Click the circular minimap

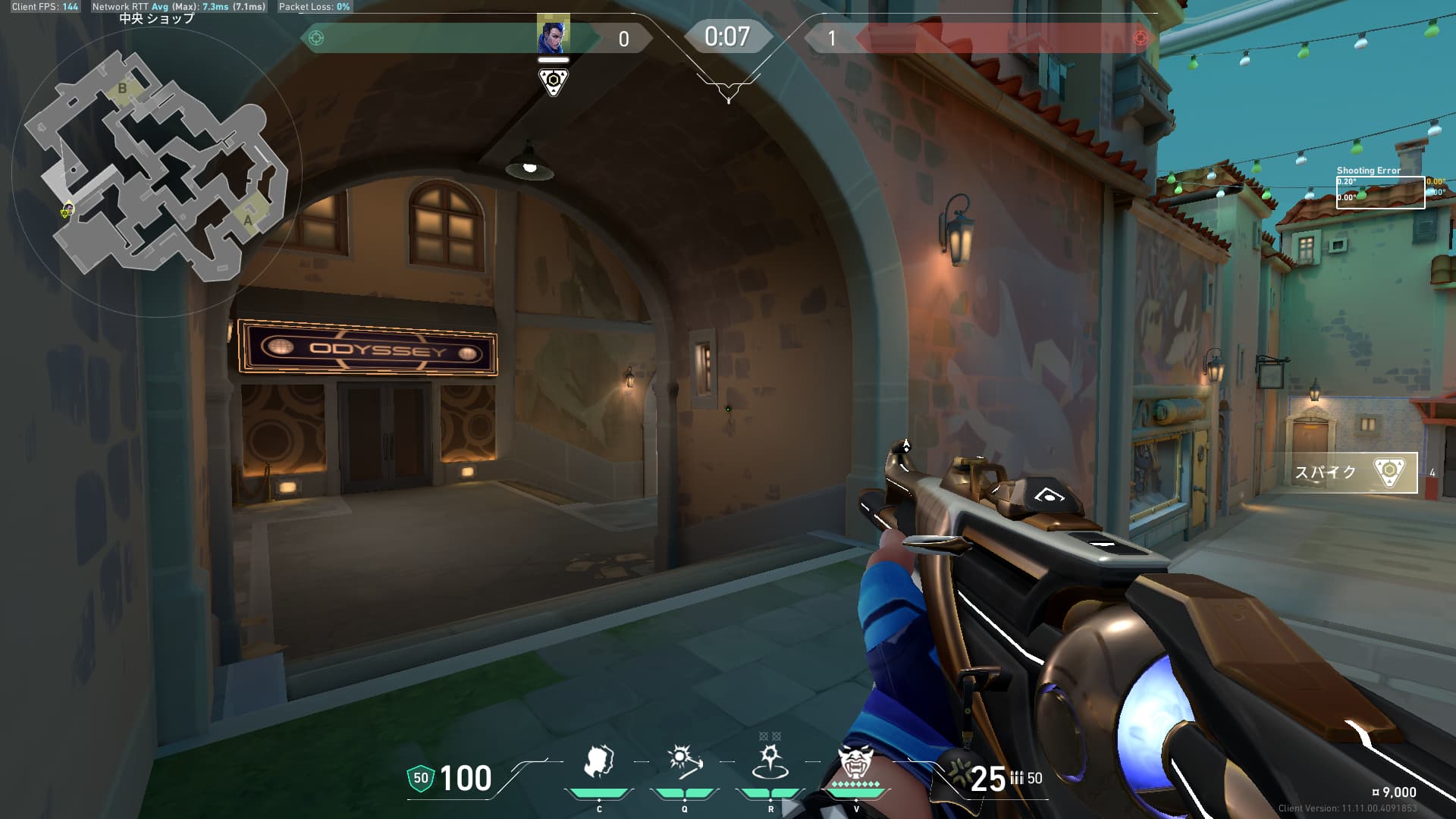tap(156, 171)
